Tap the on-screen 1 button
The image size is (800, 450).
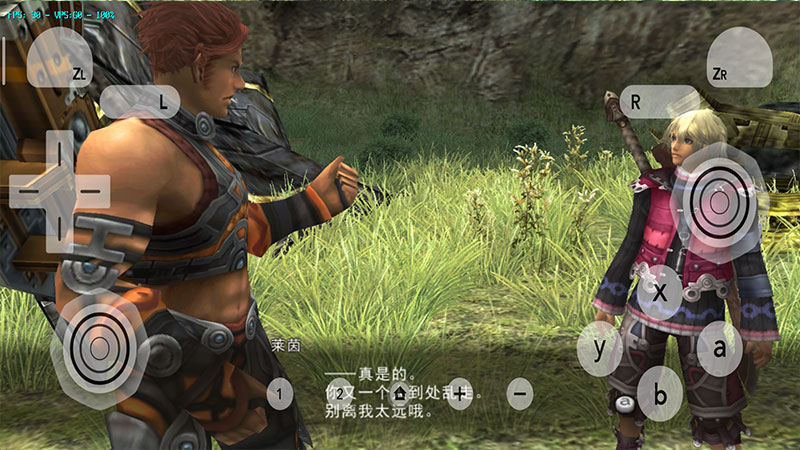coord(280,394)
